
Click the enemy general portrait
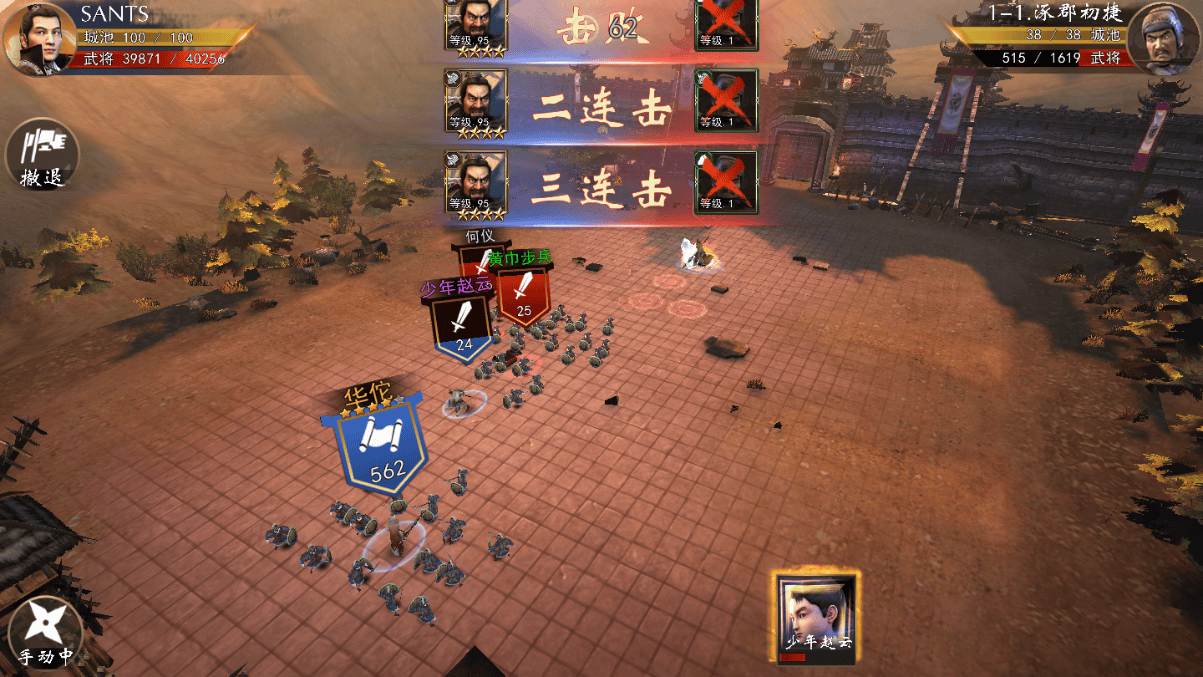[1164, 38]
